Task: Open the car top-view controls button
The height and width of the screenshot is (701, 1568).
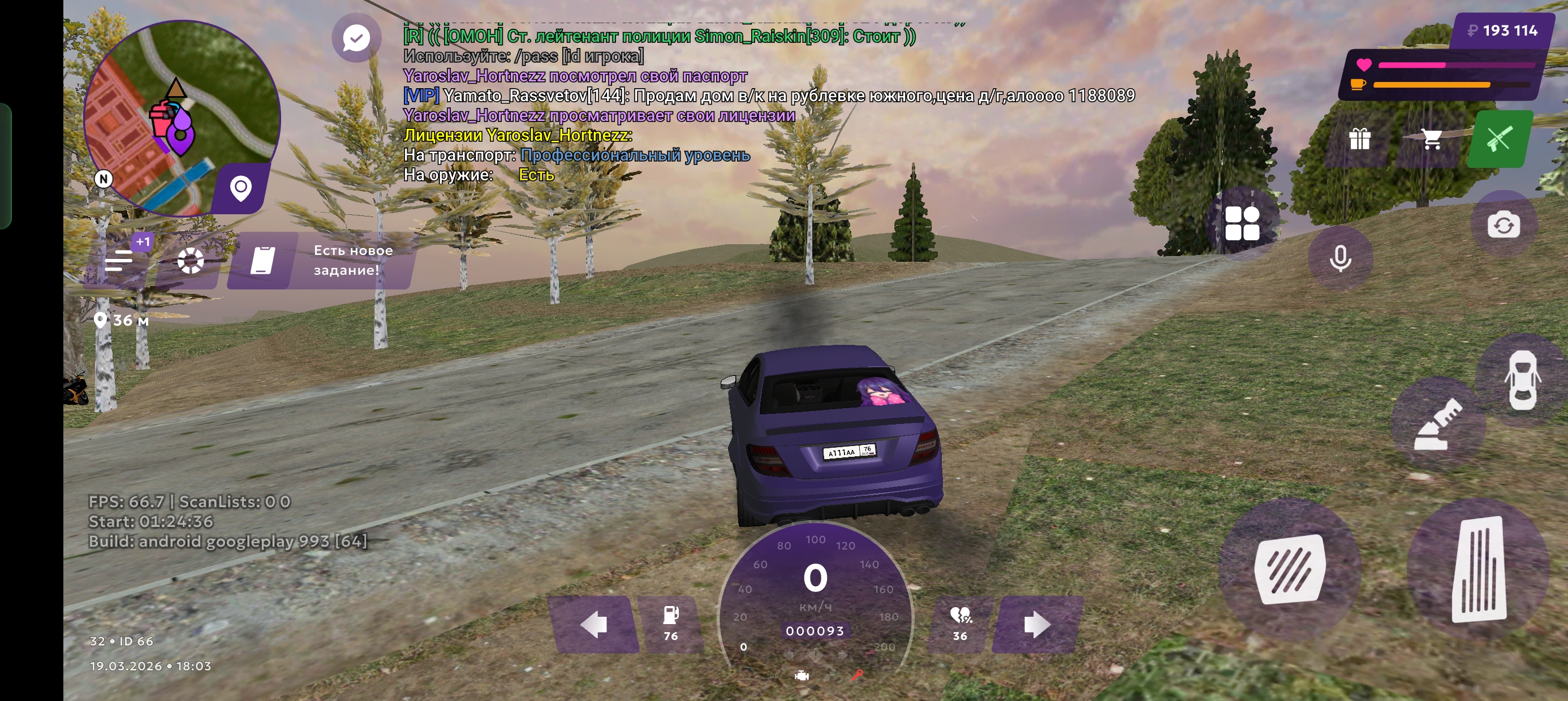Action: [1522, 381]
